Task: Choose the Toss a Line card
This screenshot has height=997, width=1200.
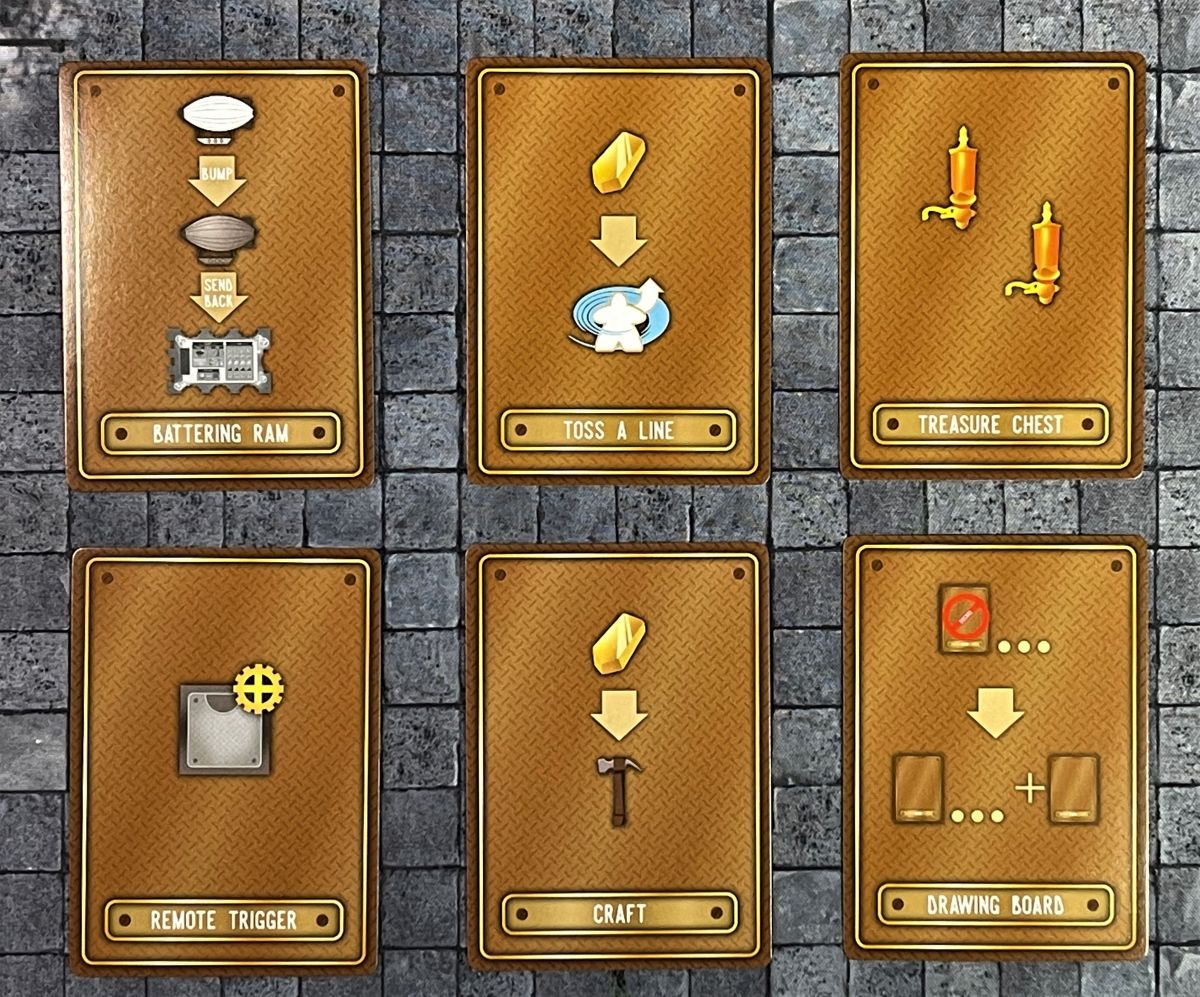Action: (617, 270)
